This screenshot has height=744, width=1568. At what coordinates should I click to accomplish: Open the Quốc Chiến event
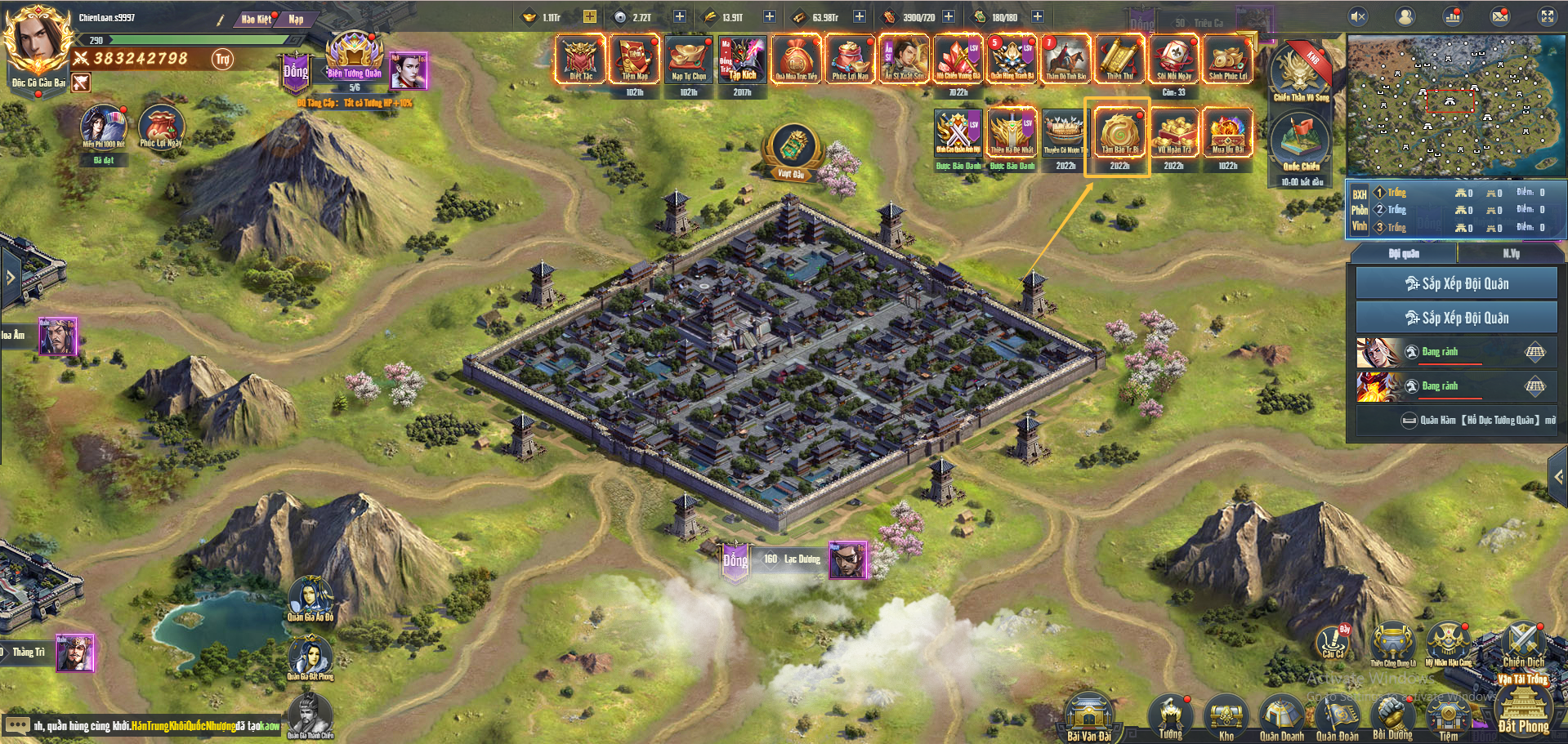(x=1300, y=144)
